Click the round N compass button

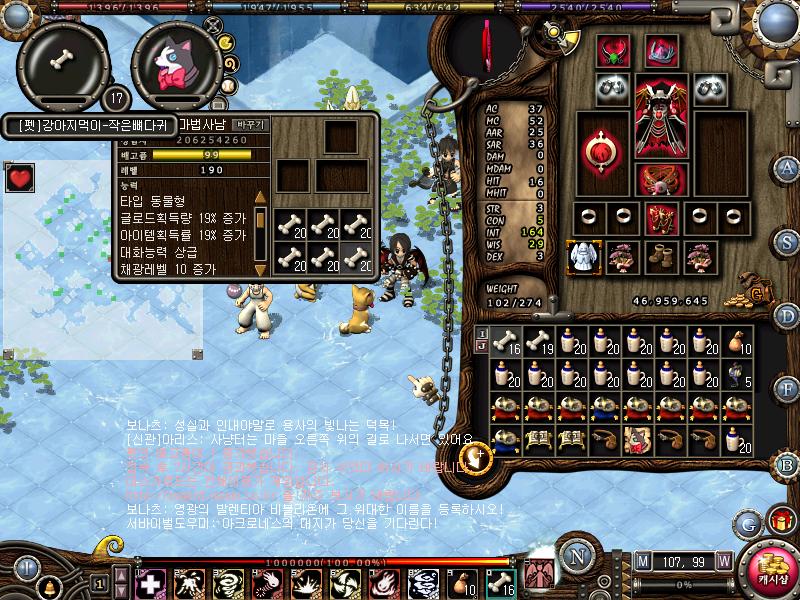point(574,556)
